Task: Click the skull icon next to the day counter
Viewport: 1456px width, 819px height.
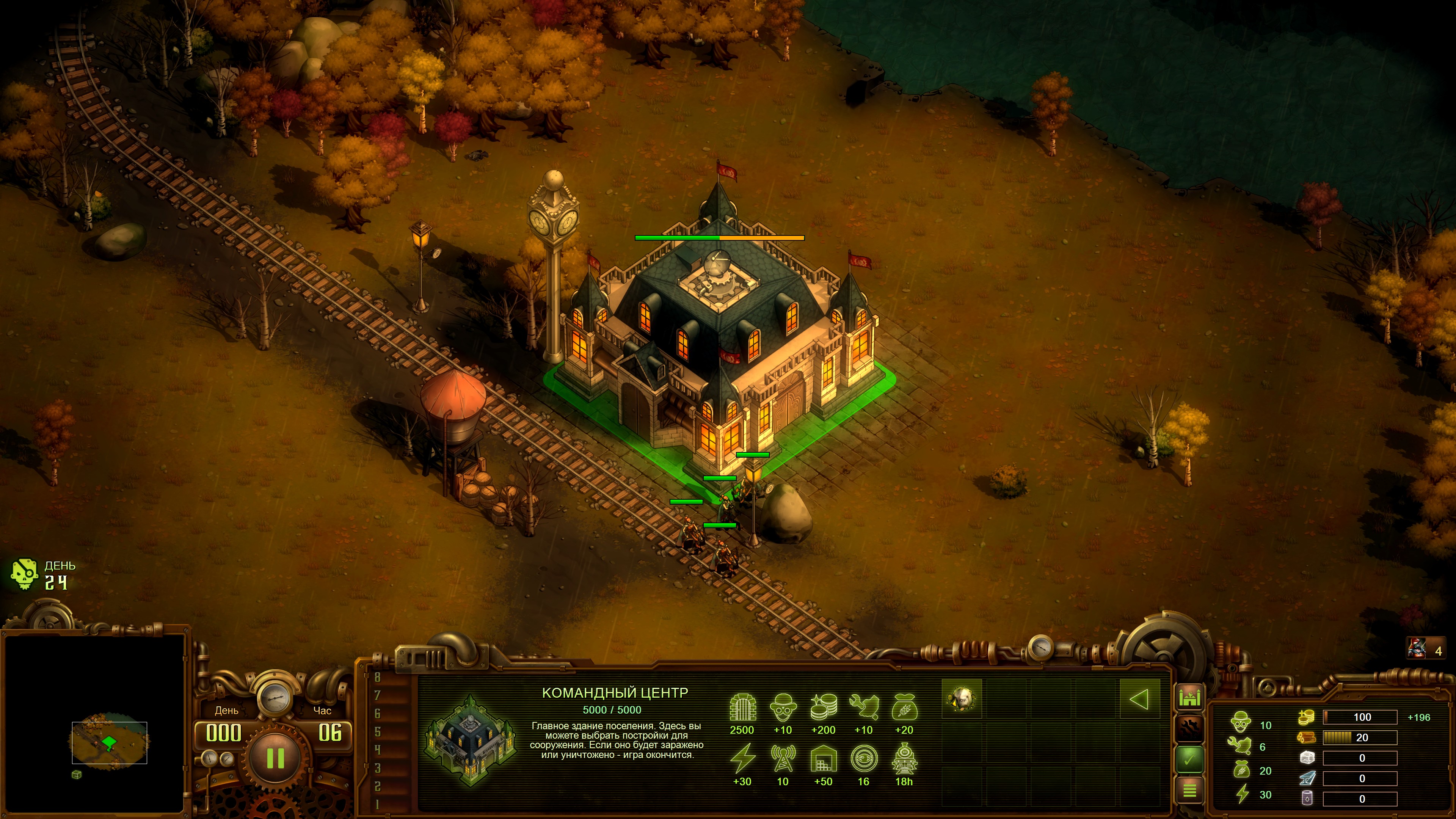Action: click(24, 574)
